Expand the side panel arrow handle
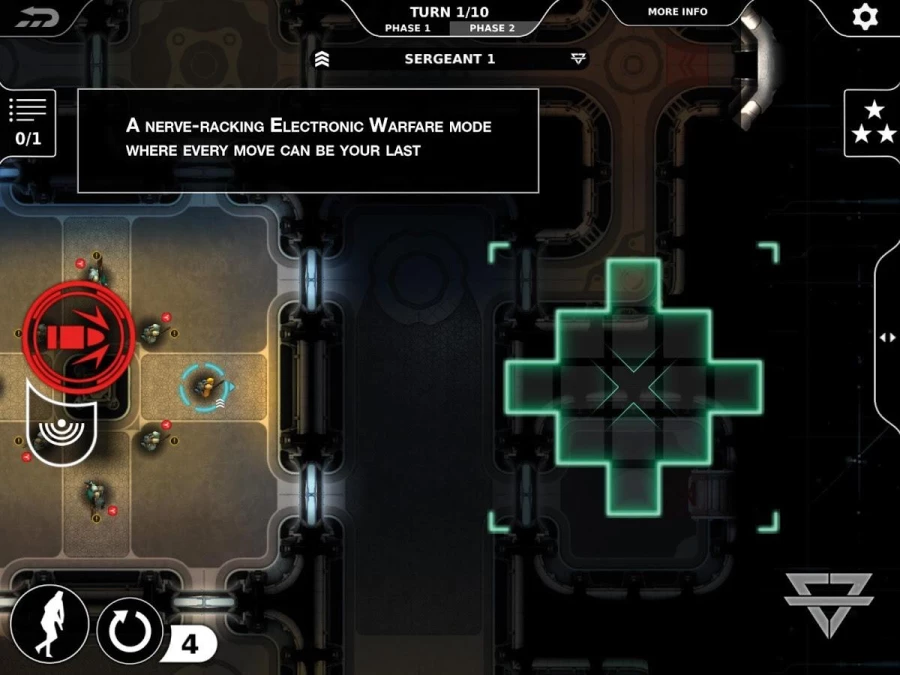This screenshot has width=900, height=675. 887,338
